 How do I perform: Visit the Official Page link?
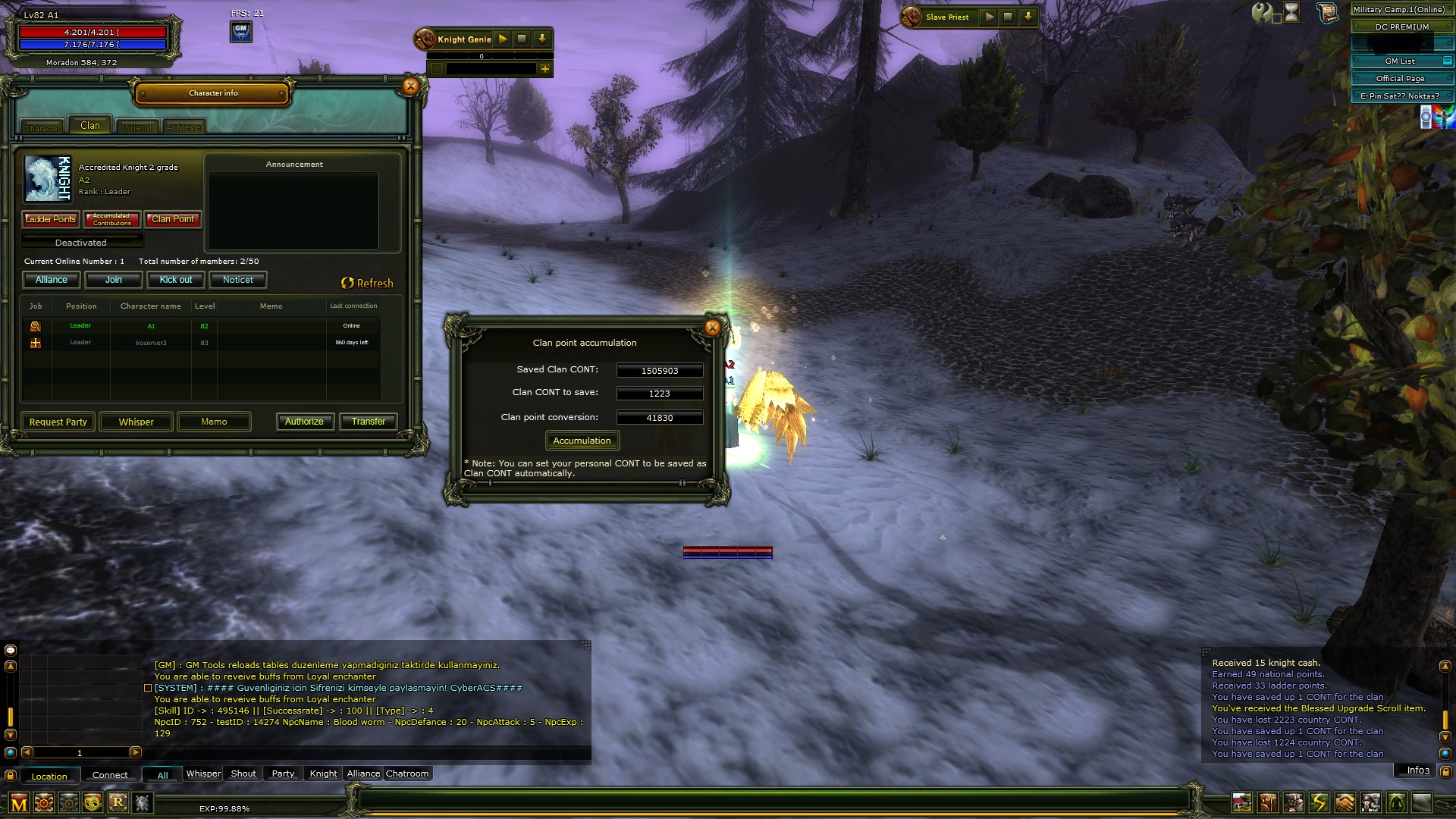(x=1400, y=79)
